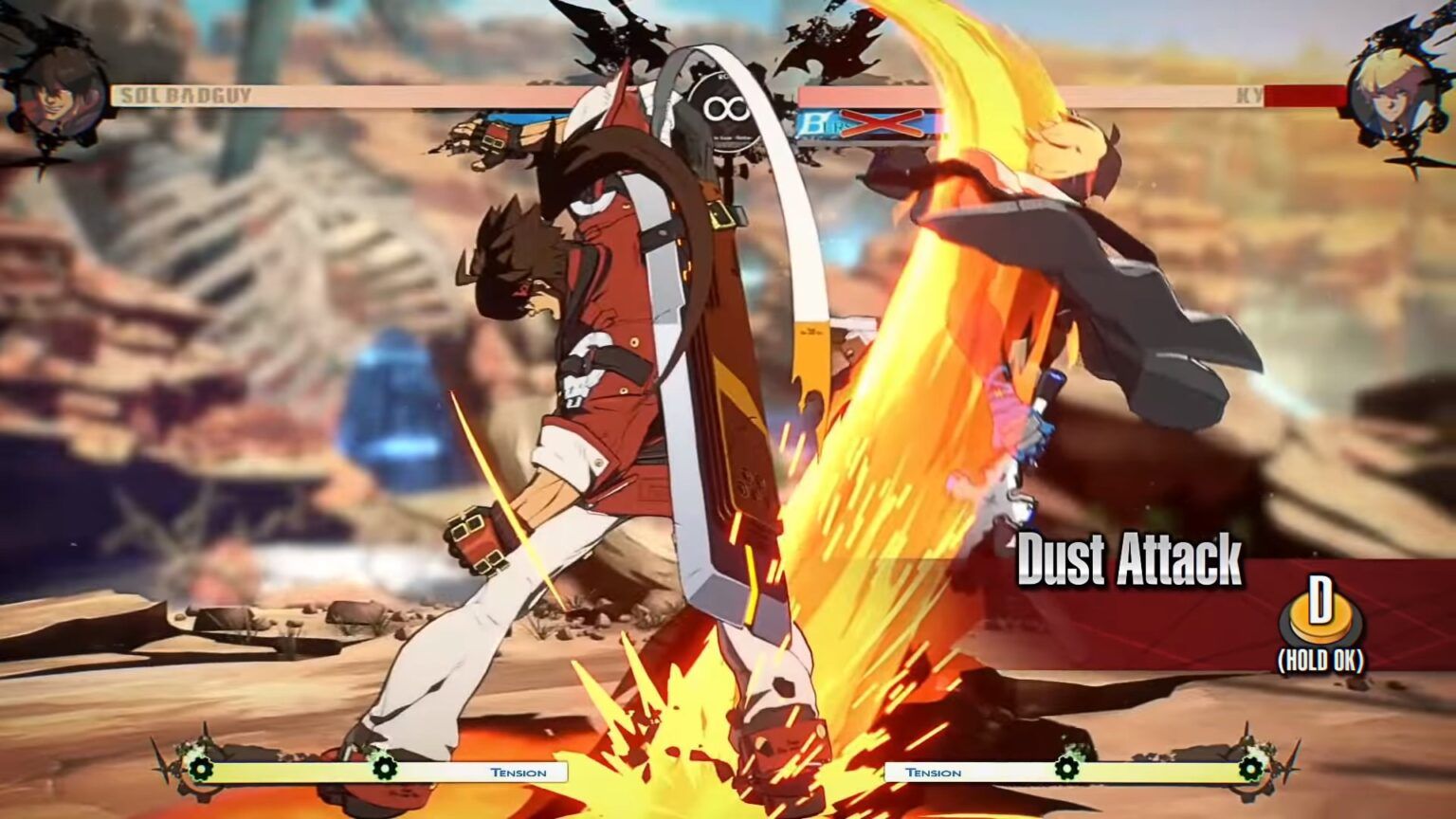Click the middle gear on Sol's Tension bar

point(386,770)
